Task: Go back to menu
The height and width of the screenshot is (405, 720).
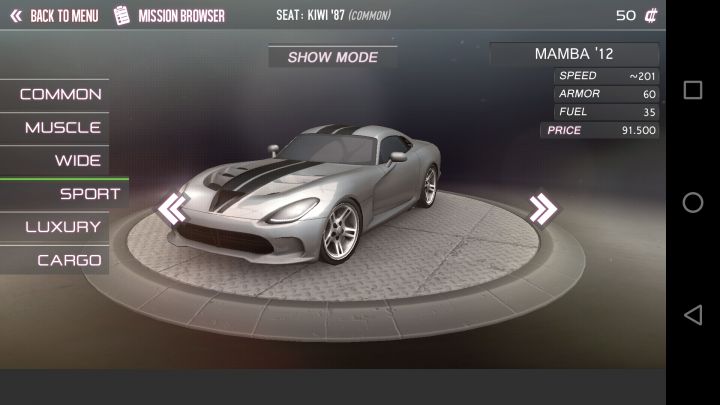Action: tap(54, 16)
